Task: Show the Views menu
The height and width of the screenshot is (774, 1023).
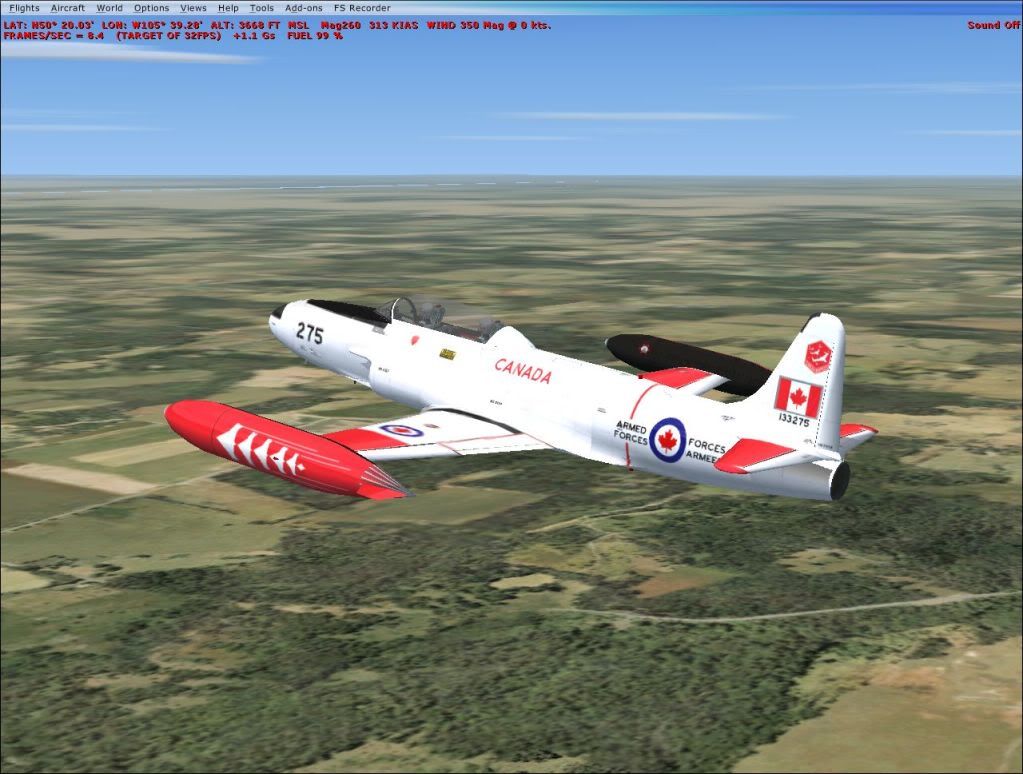Action: [193, 8]
